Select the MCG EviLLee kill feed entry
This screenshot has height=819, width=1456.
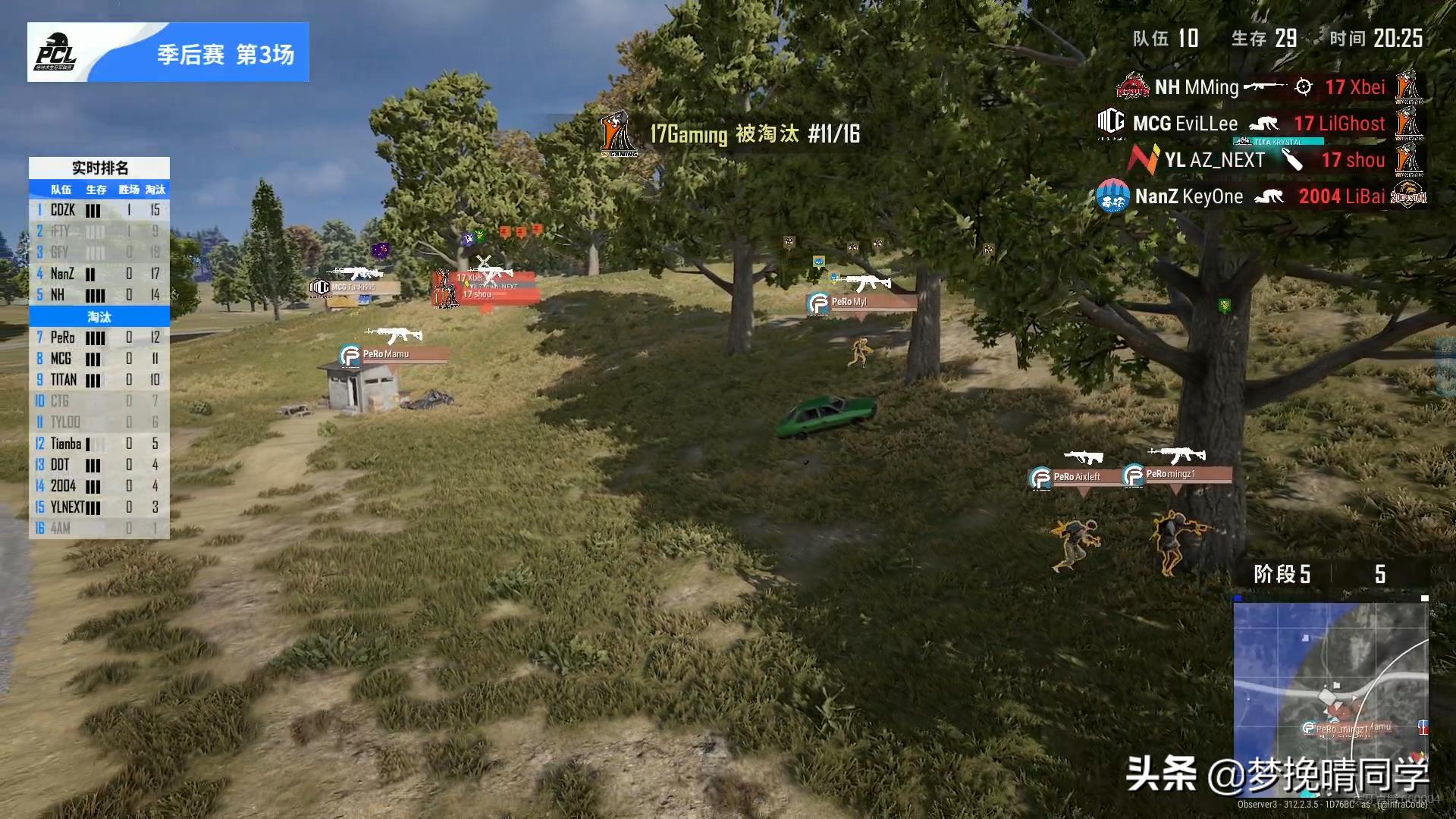click(x=1260, y=124)
